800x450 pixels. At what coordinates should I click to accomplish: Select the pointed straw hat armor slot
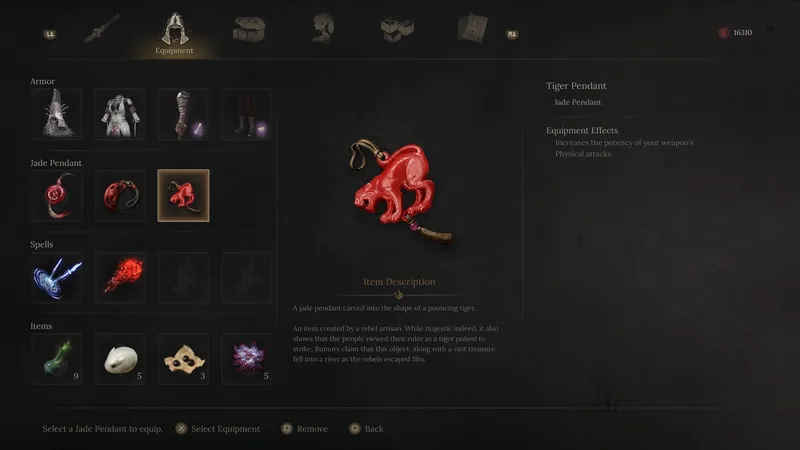pos(56,115)
